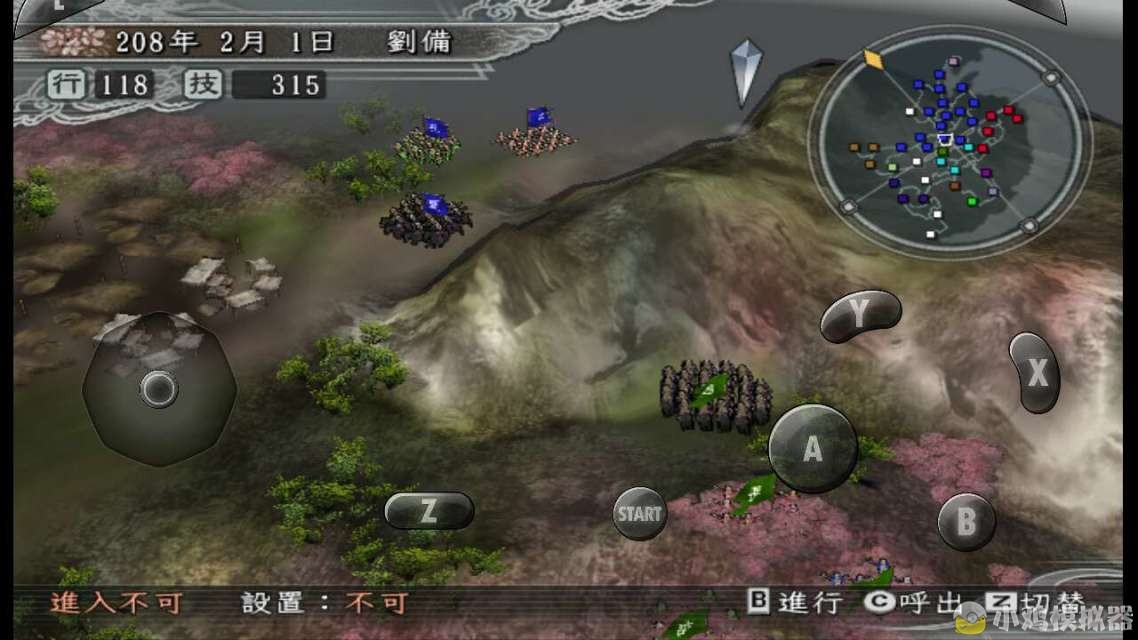1138x640 pixels.
Task: Tap the on-screen A button
Action: click(x=812, y=449)
